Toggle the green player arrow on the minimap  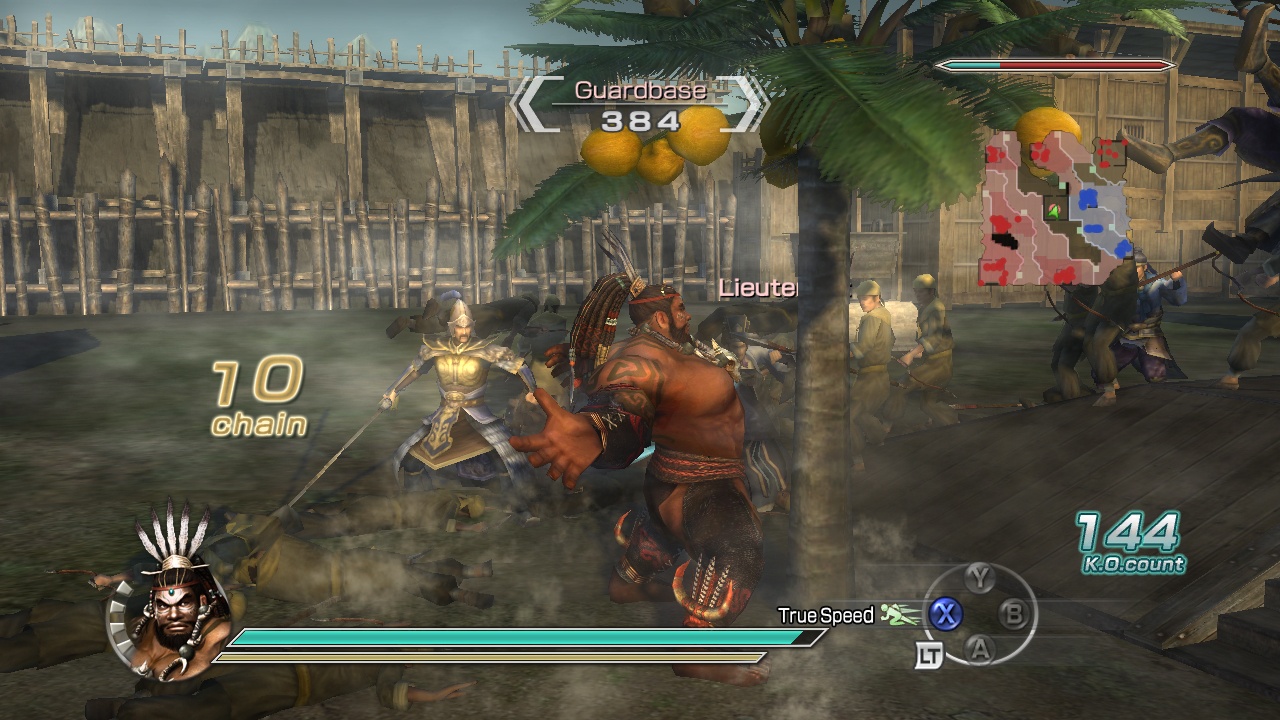(x=1053, y=212)
